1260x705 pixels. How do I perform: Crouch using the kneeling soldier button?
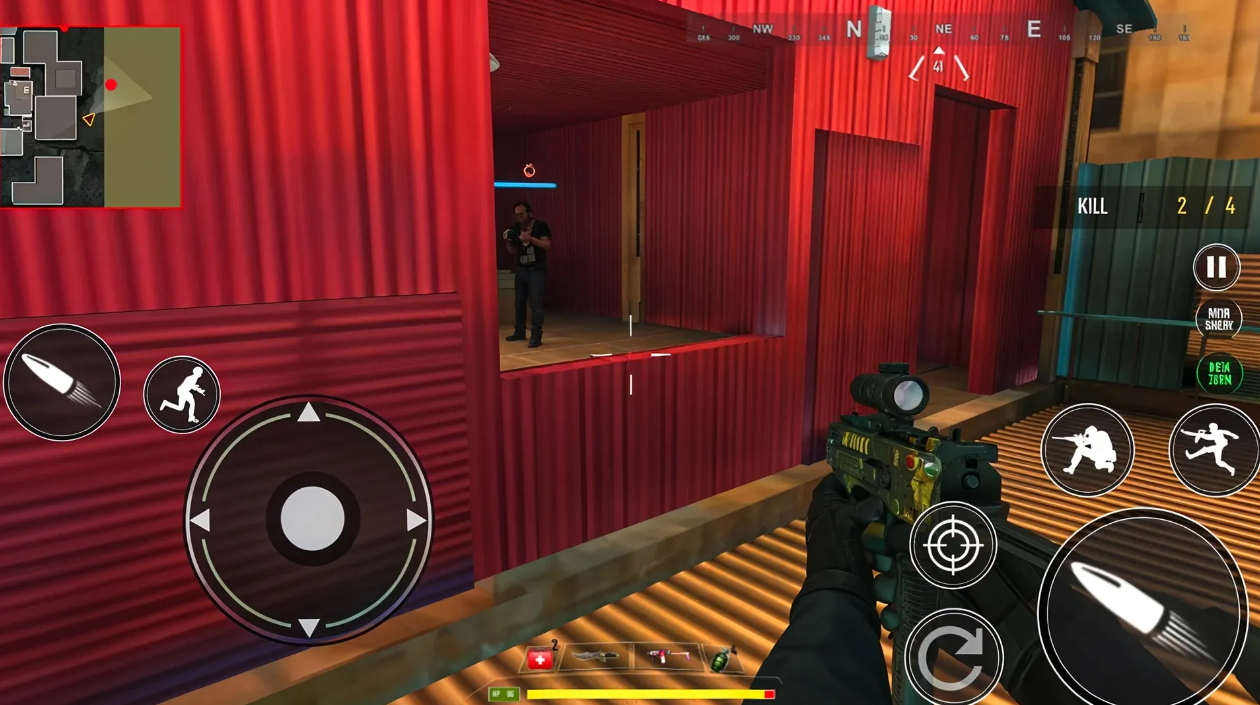pyautogui.click(x=1087, y=450)
